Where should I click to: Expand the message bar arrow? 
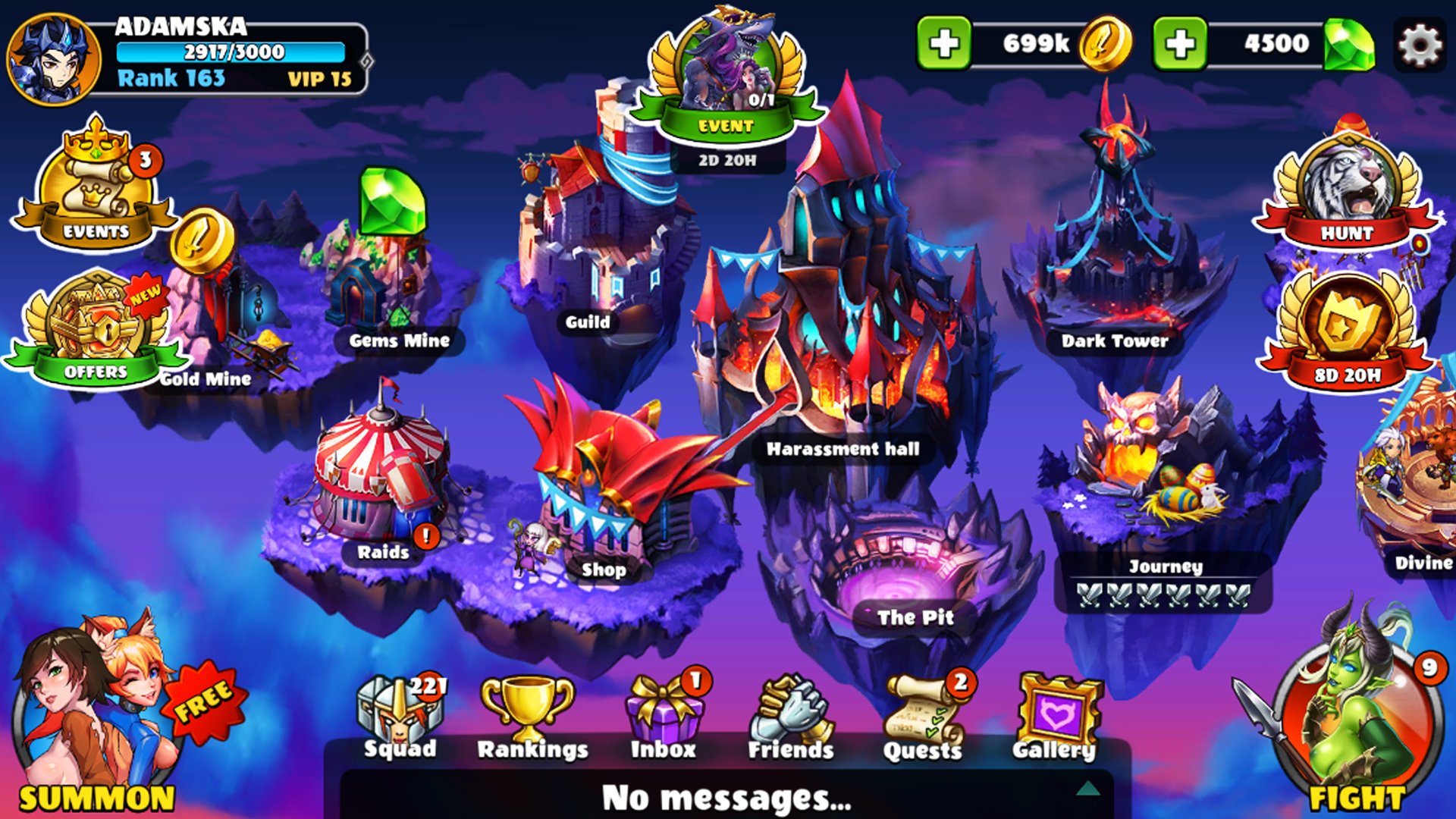[1088, 789]
